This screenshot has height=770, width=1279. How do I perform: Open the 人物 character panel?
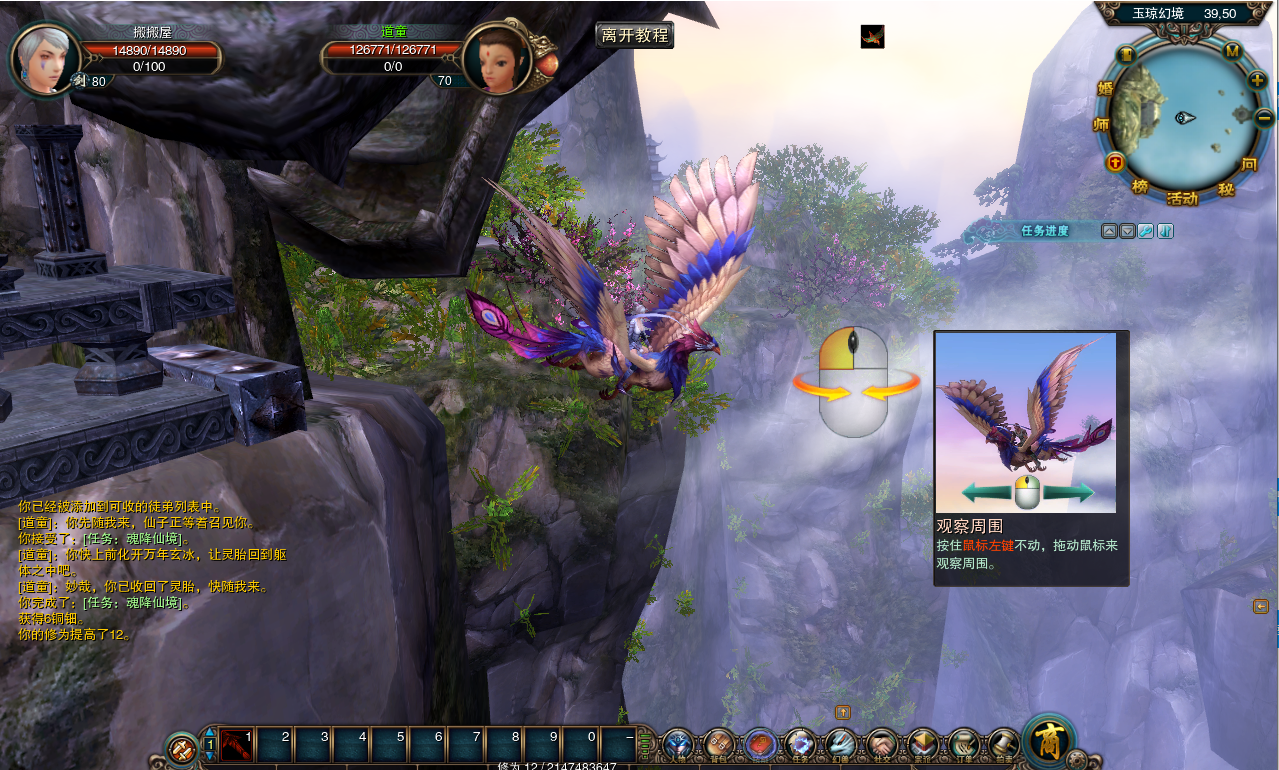click(678, 745)
